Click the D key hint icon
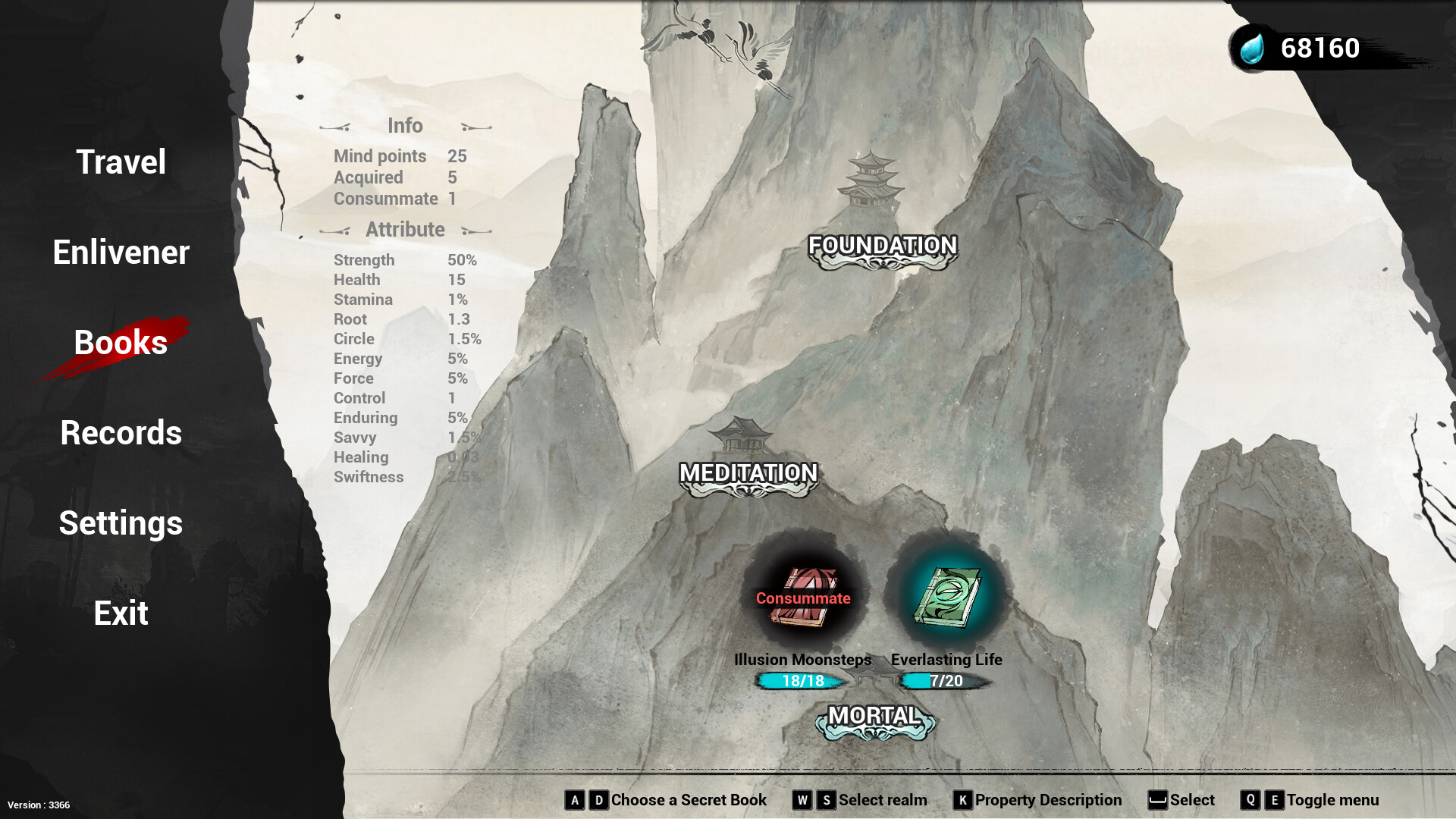 tap(598, 799)
